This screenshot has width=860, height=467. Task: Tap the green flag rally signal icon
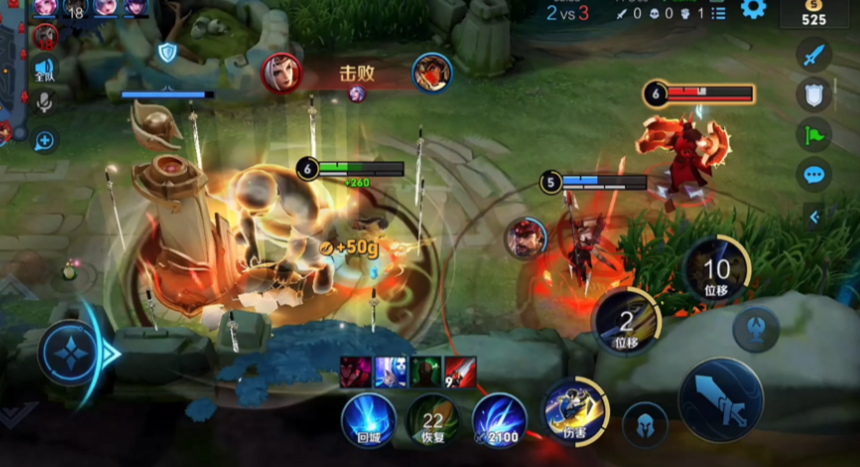coord(814,135)
